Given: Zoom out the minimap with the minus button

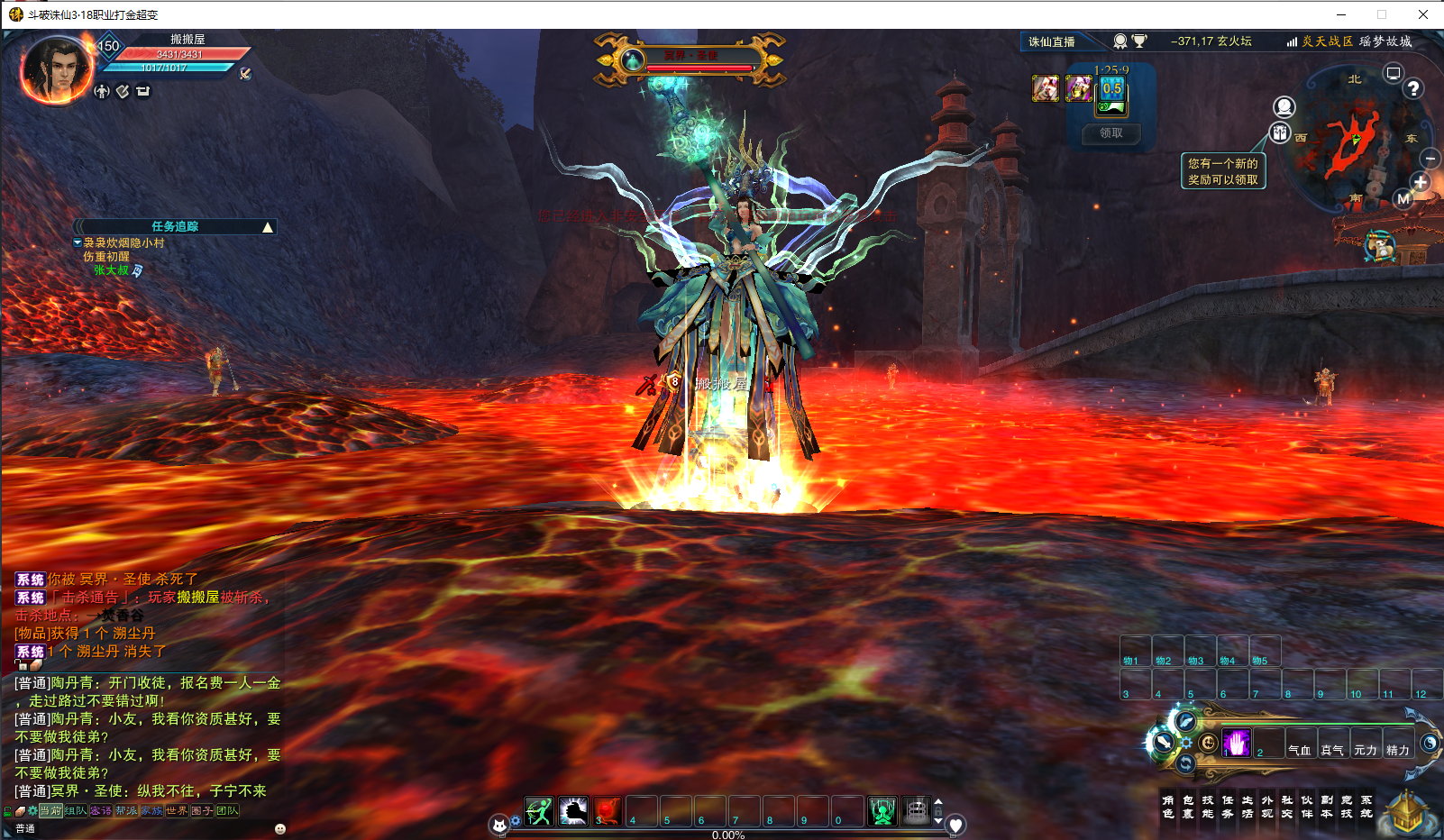Looking at the screenshot, I should pos(1430,159).
